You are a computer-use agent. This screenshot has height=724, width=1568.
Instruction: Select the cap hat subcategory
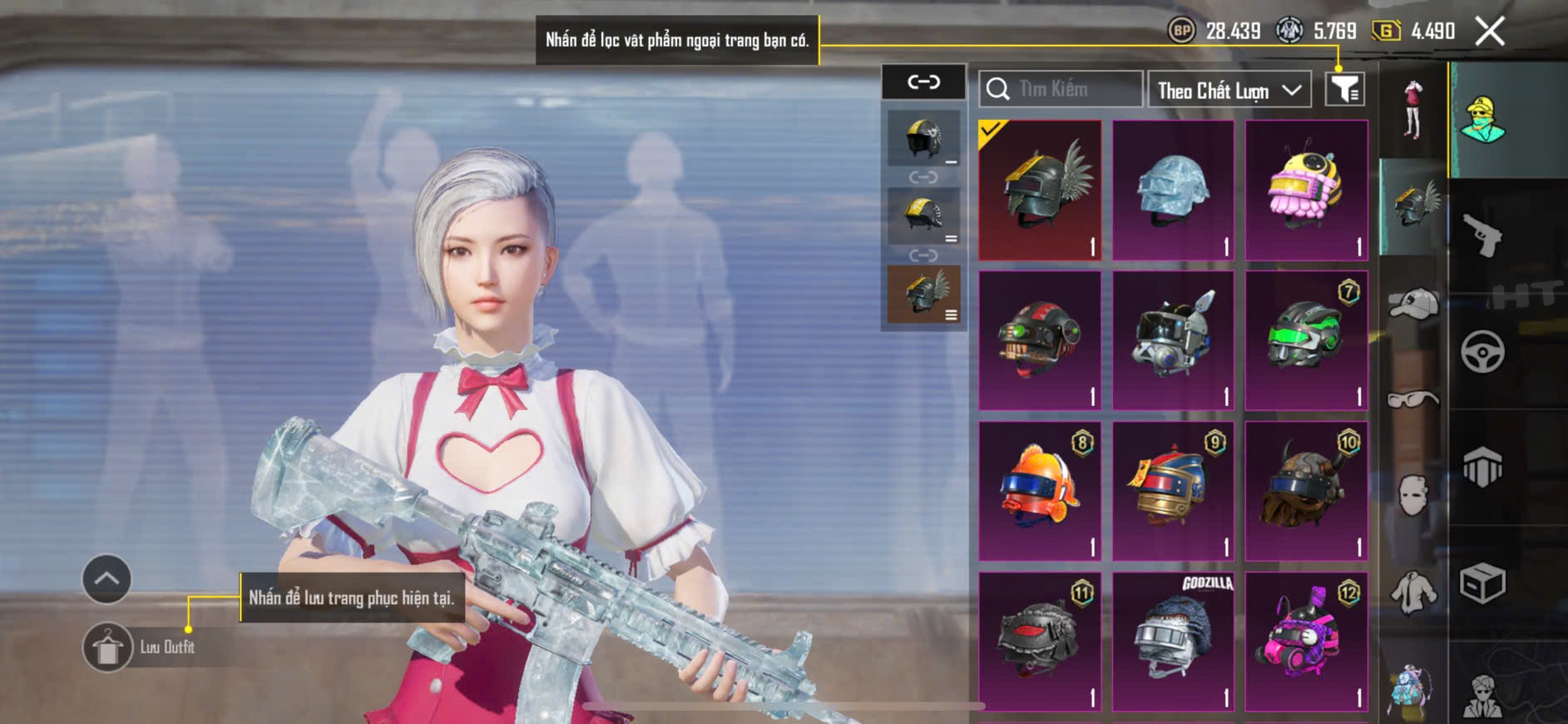click(x=1412, y=304)
